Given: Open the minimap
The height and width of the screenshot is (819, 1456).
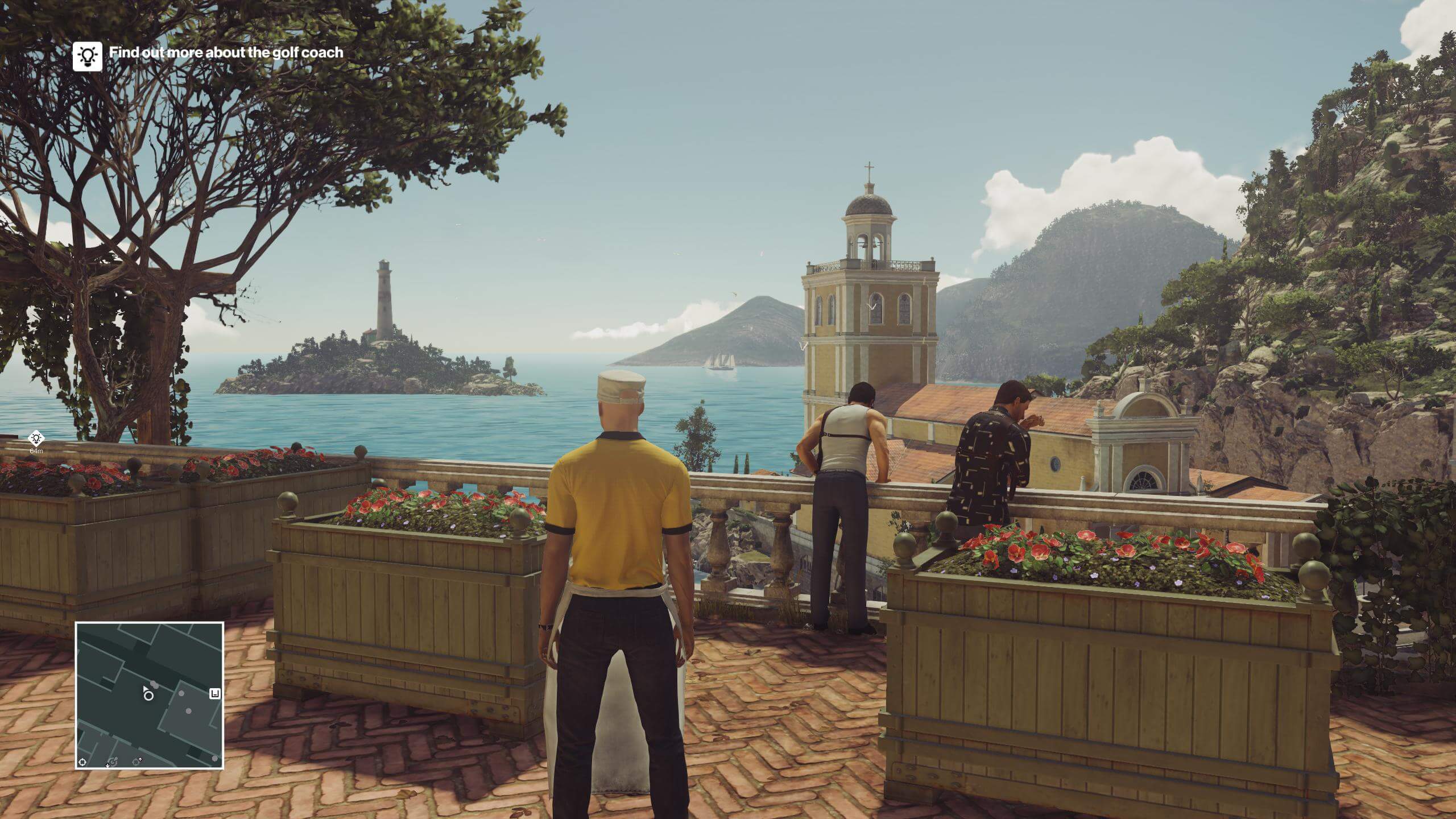Looking at the screenshot, I should 149,695.
